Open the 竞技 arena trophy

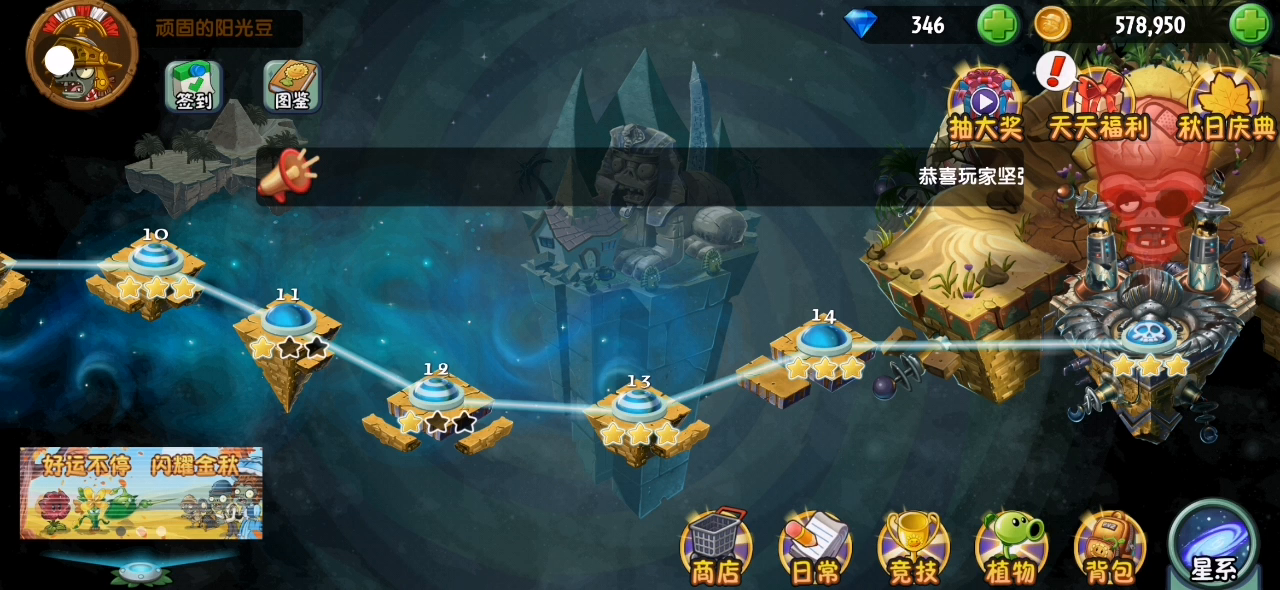tap(913, 547)
